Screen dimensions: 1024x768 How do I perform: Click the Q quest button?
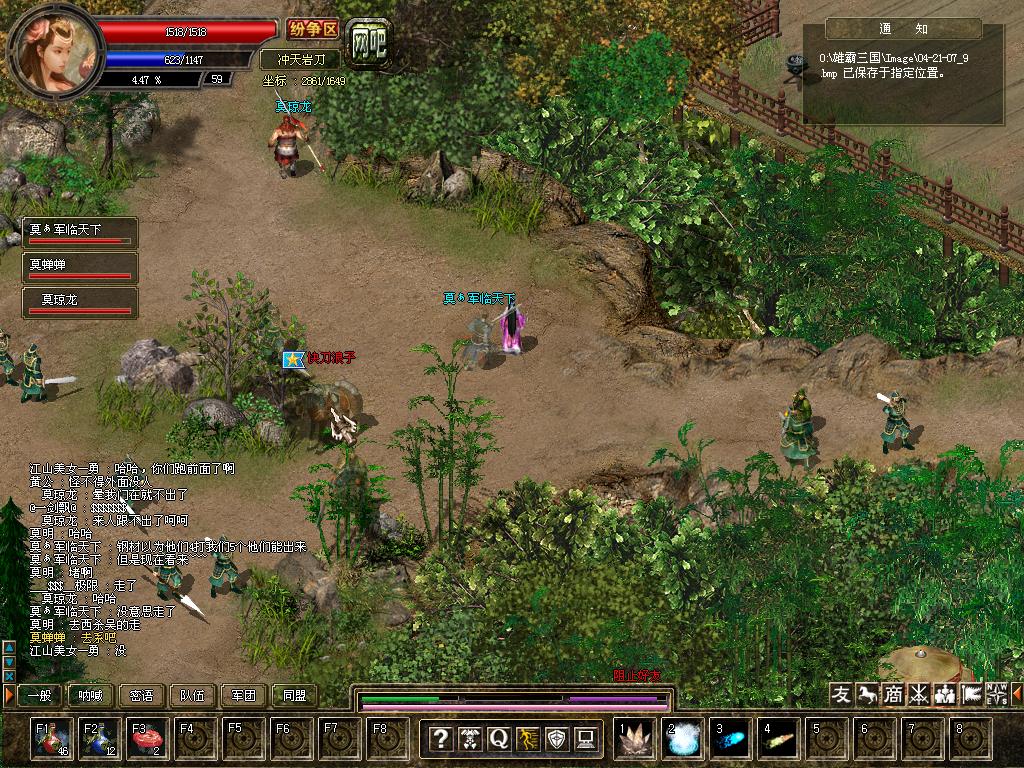coord(498,739)
